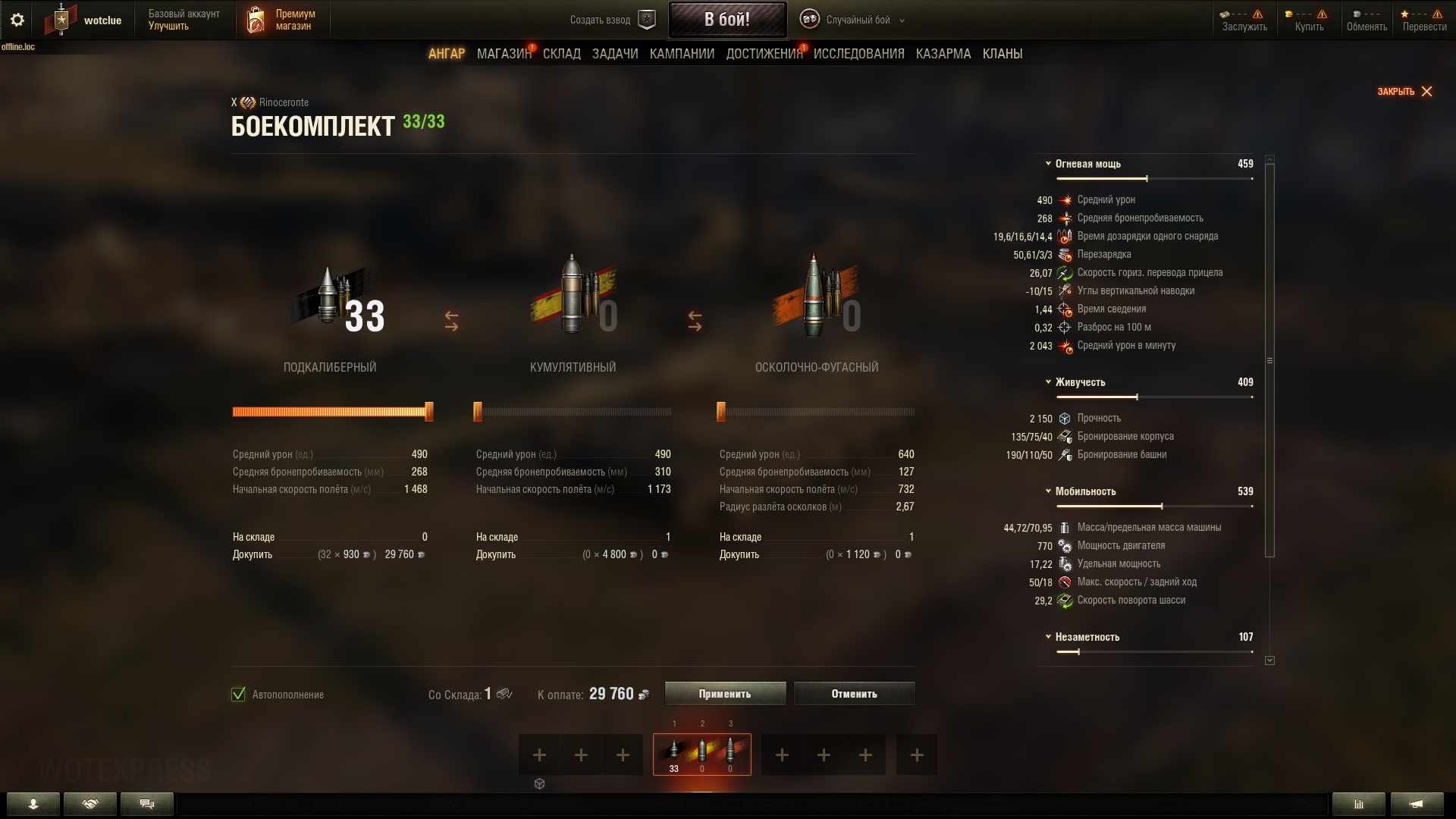Screen dimensions: 1456x819
Task: Cancel changes with Отменить
Action: click(x=854, y=694)
